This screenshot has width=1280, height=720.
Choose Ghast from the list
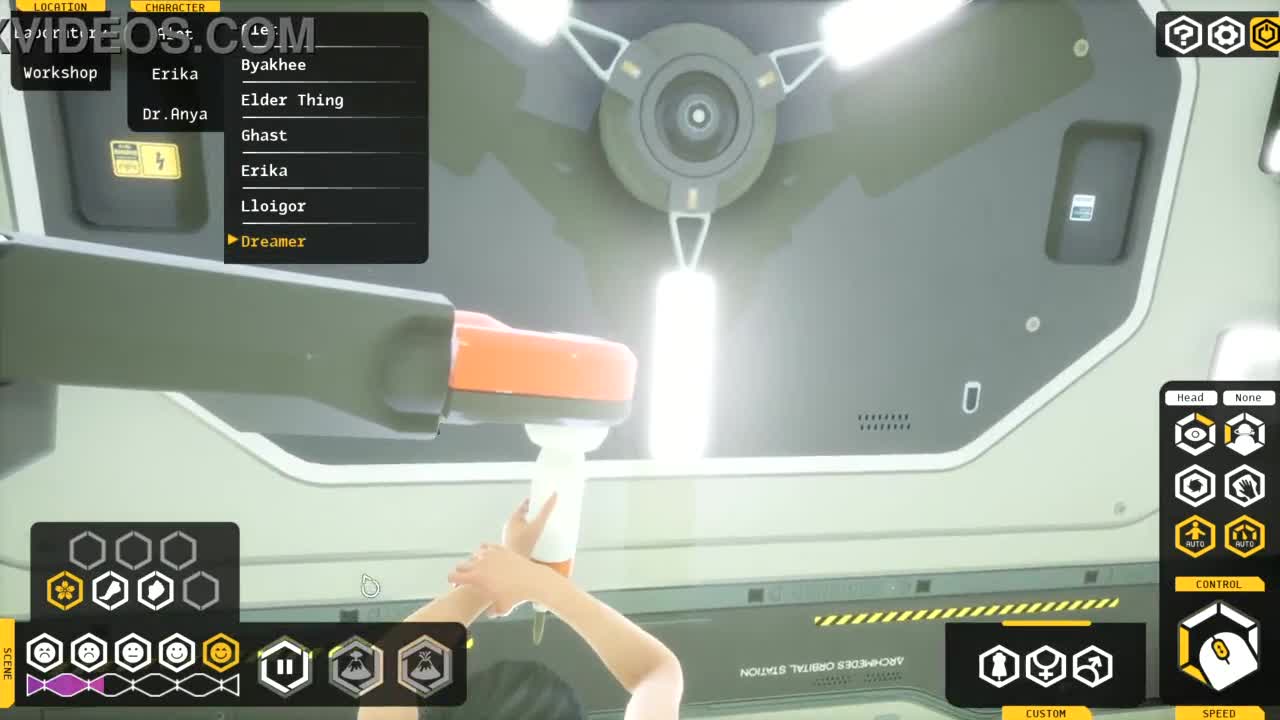[264, 135]
